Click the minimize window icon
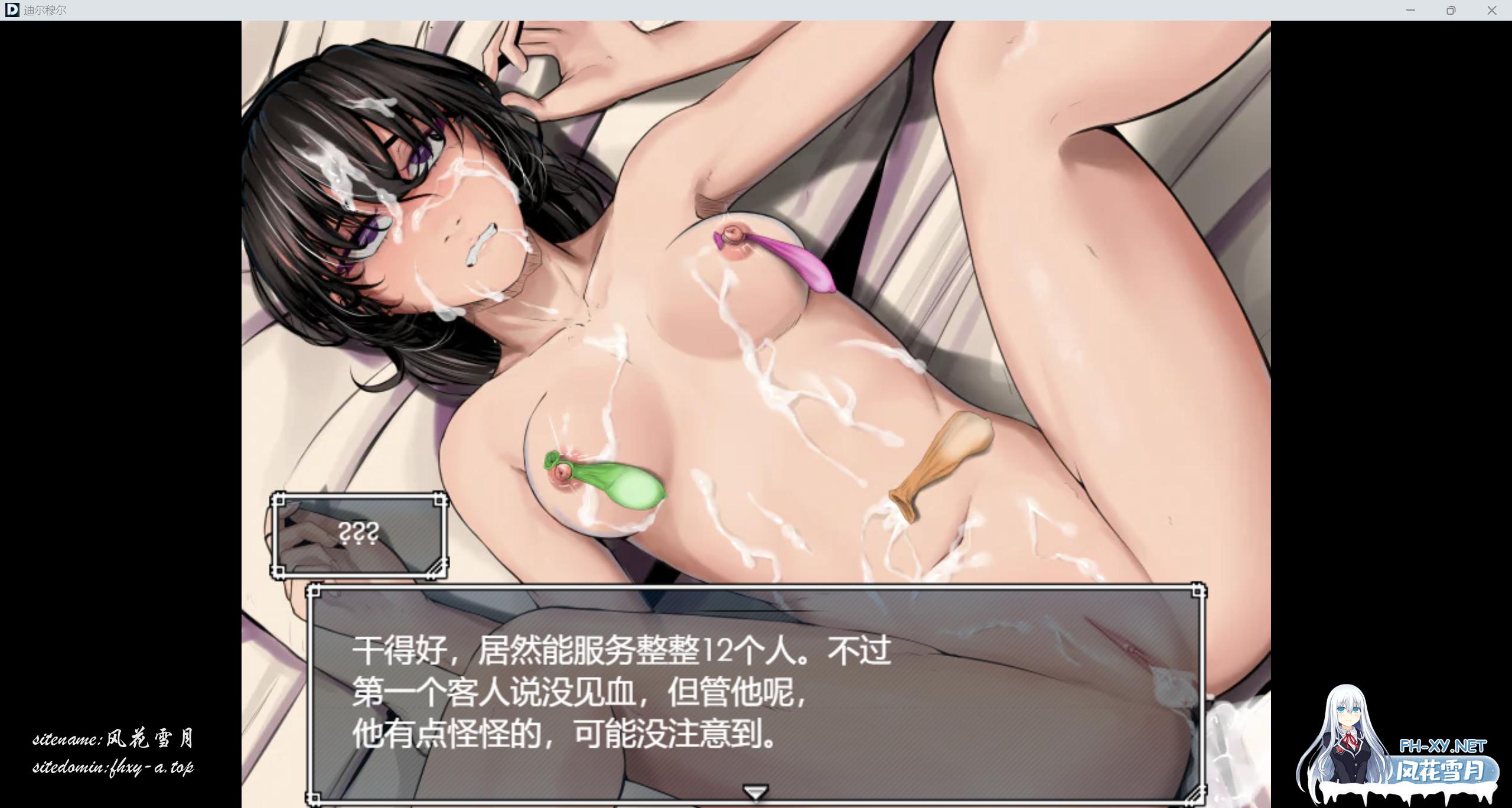Viewport: 1512px width, 808px height. (x=1411, y=10)
